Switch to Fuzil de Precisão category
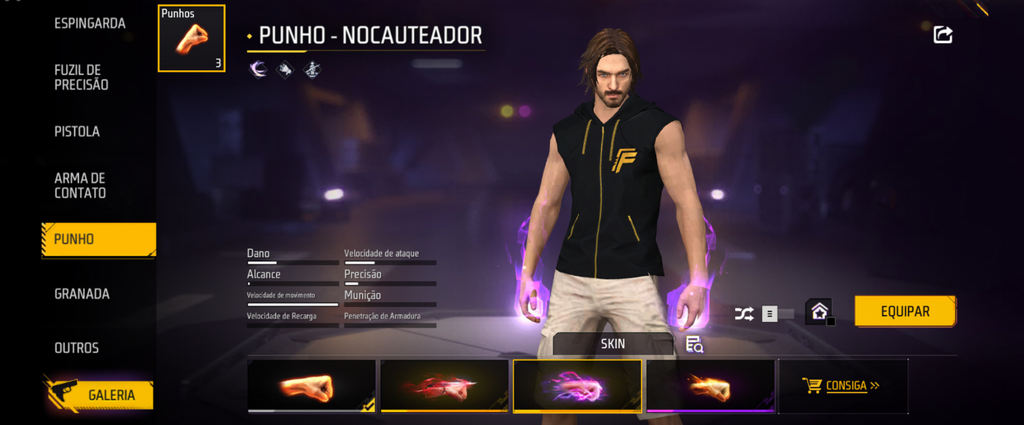The image size is (1024, 425). click(82, 77)
